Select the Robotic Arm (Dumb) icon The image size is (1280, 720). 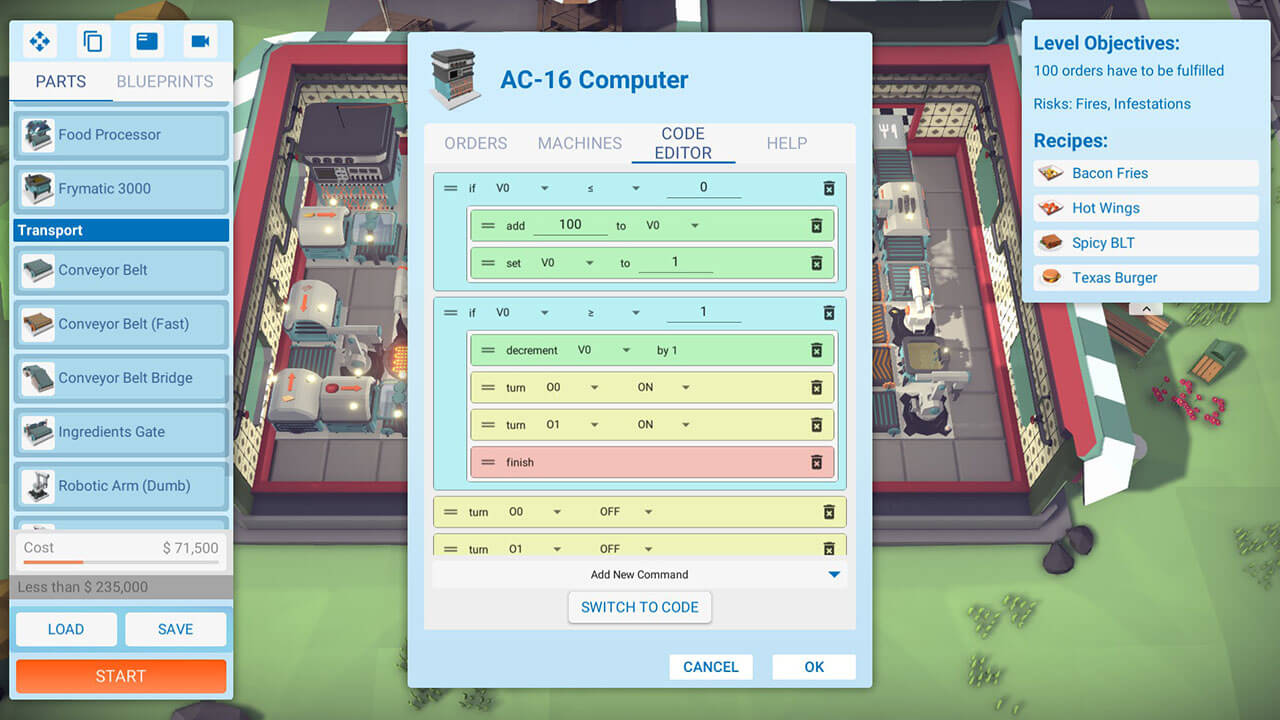pos(38,487)
